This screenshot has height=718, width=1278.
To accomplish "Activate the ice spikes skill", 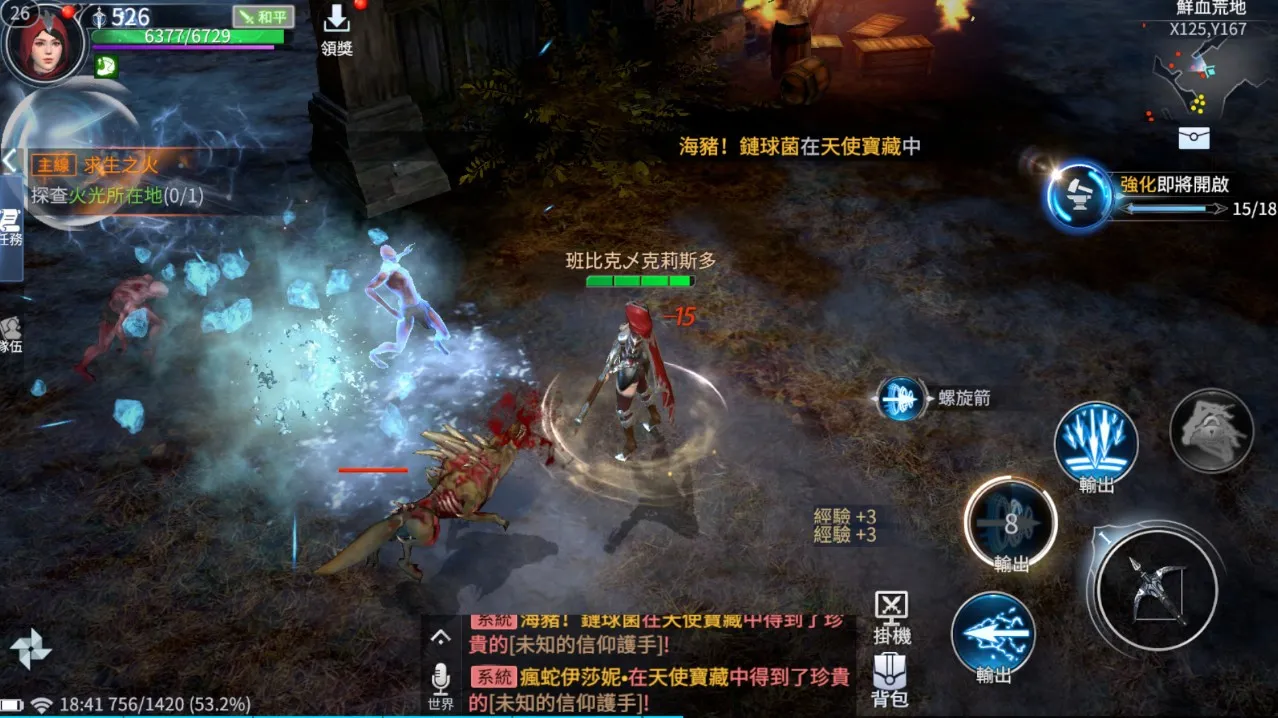I will pyautogui.click(x=1096, y=443).
